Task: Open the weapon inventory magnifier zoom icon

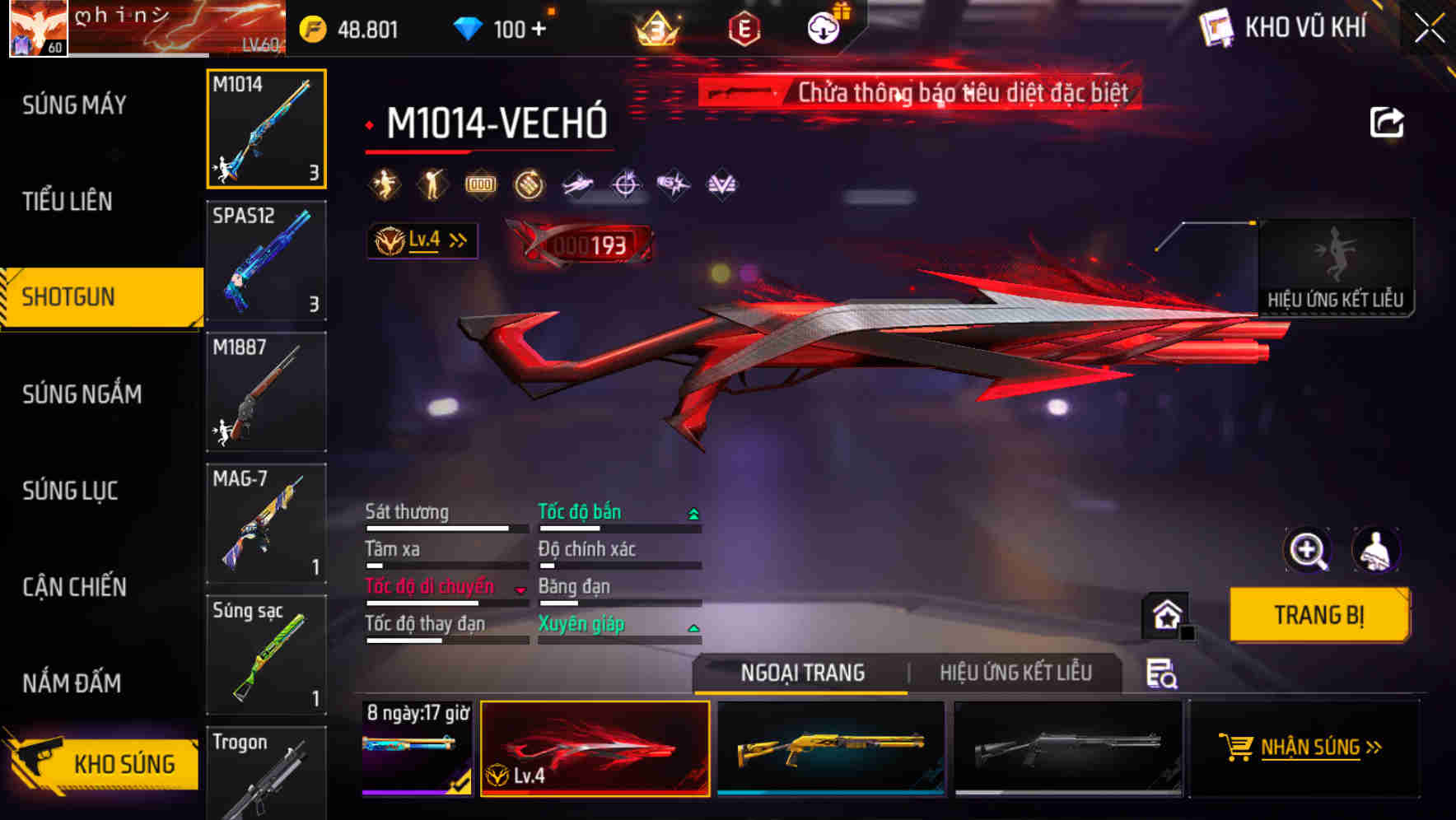Action: (x=1309, y=550)
